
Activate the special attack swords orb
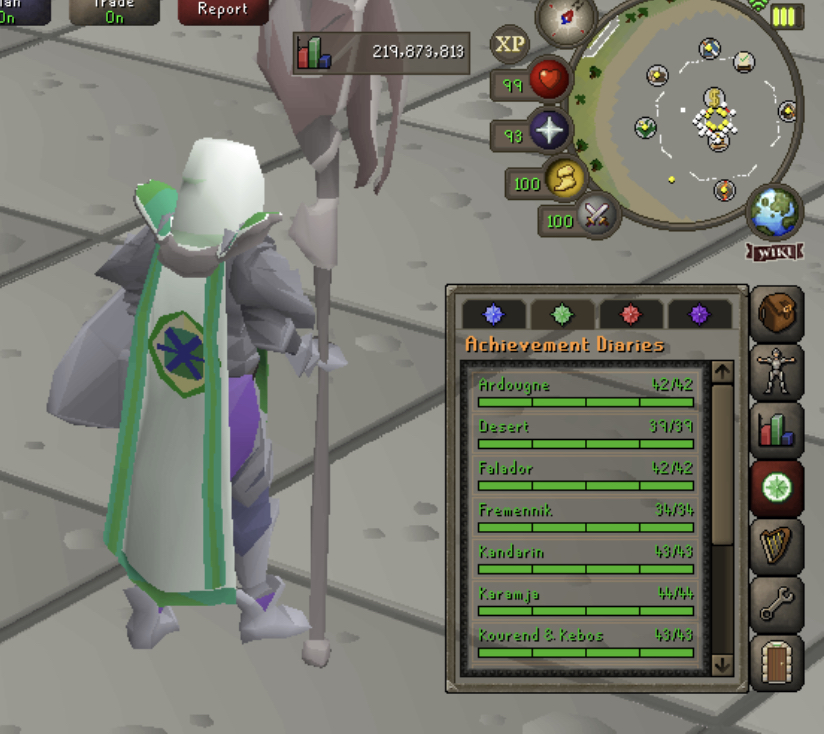(598, 214)
